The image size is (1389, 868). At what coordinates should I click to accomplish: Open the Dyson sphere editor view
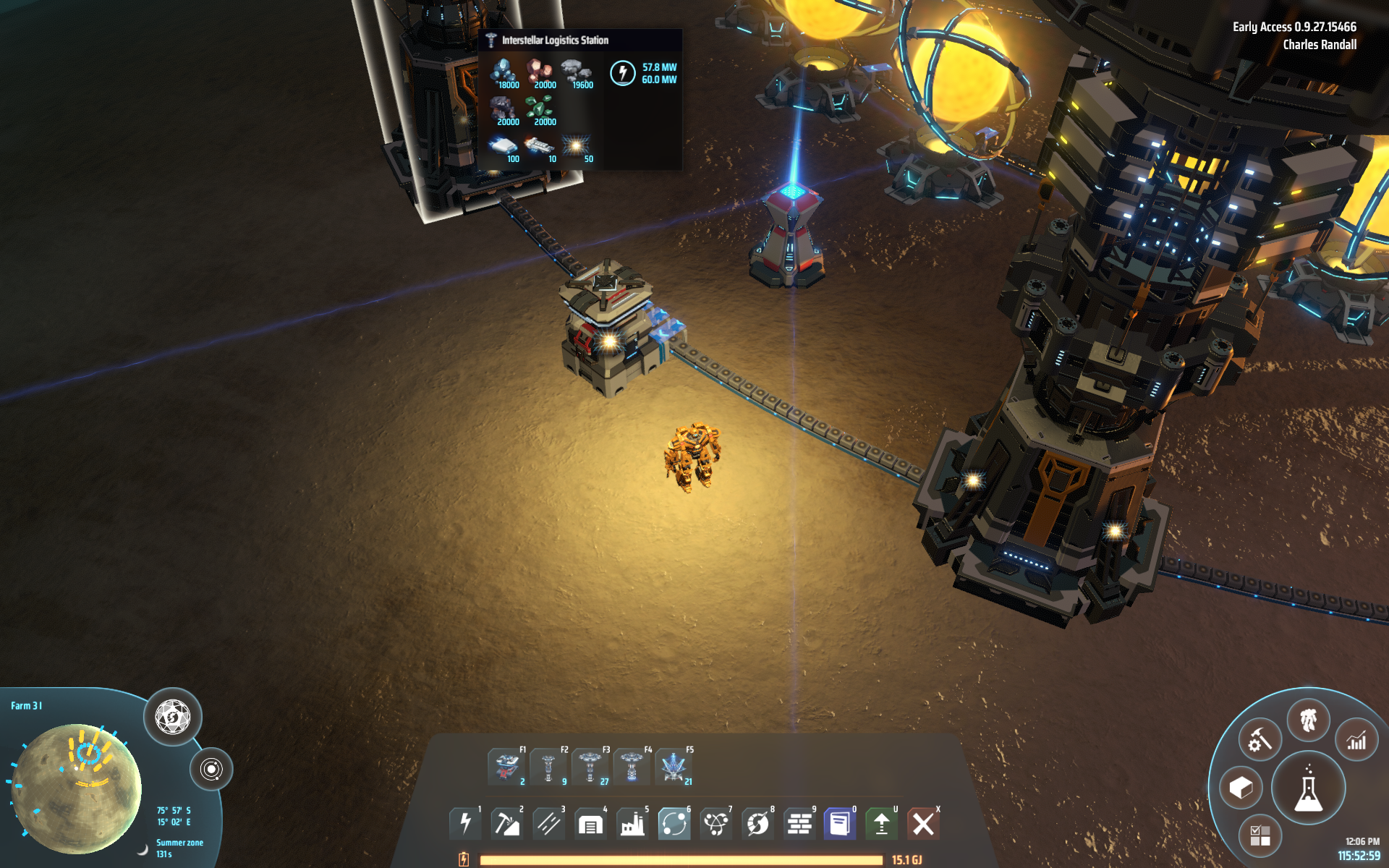(173, 717)
